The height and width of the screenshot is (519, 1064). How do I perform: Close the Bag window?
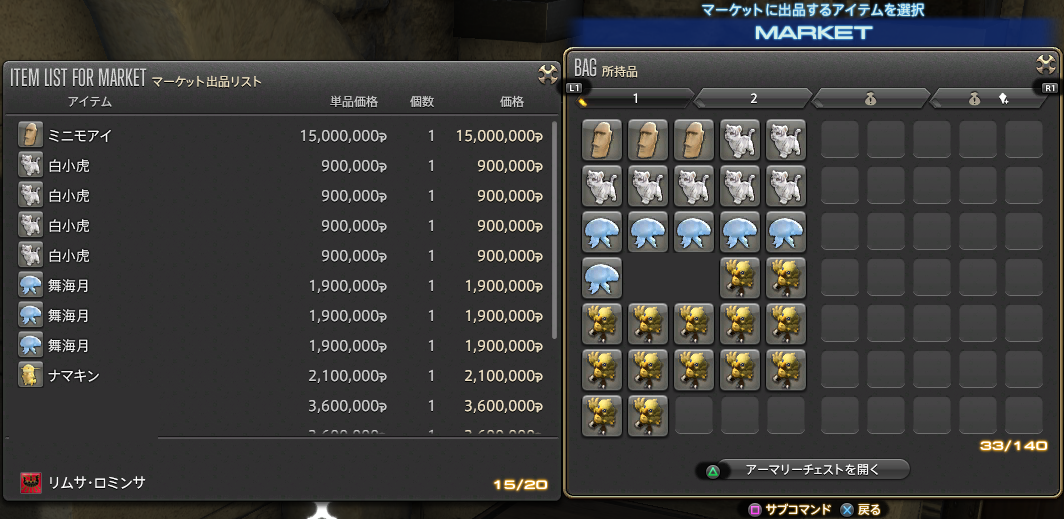[x=1046, y=64]
